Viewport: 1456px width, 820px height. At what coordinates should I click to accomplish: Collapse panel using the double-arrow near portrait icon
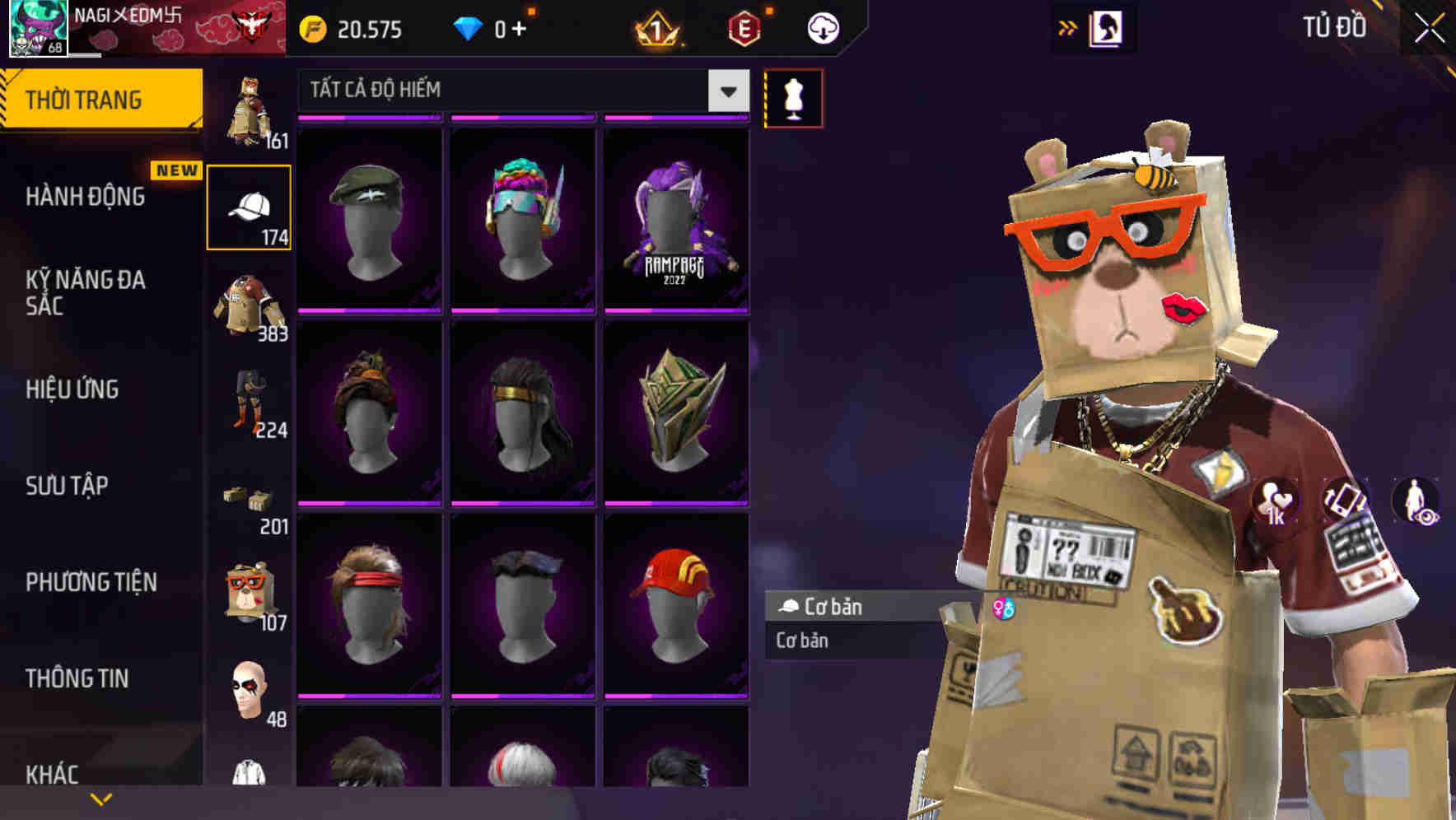[x=1068, y=26]
